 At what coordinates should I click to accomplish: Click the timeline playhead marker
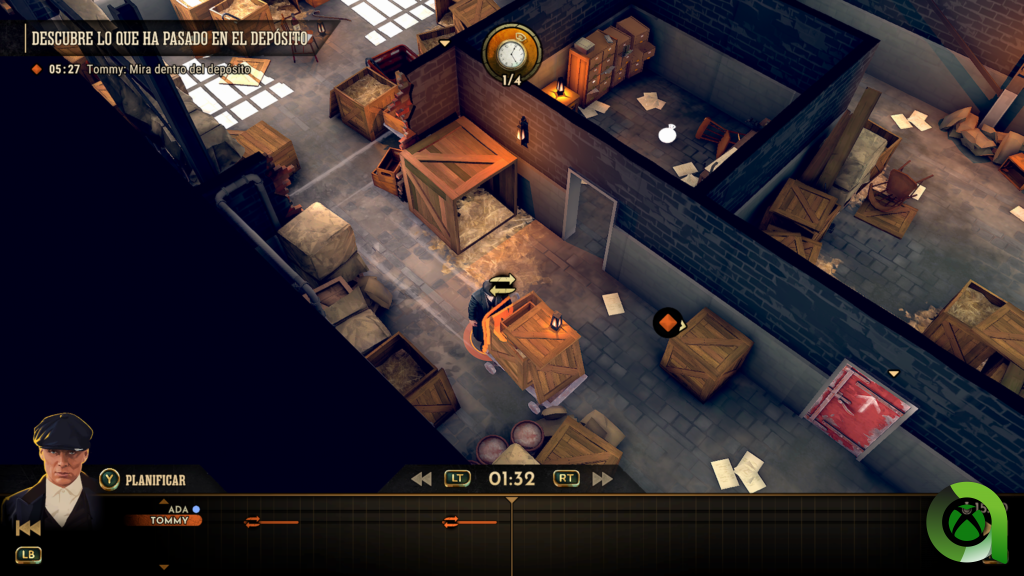[512, 500]
